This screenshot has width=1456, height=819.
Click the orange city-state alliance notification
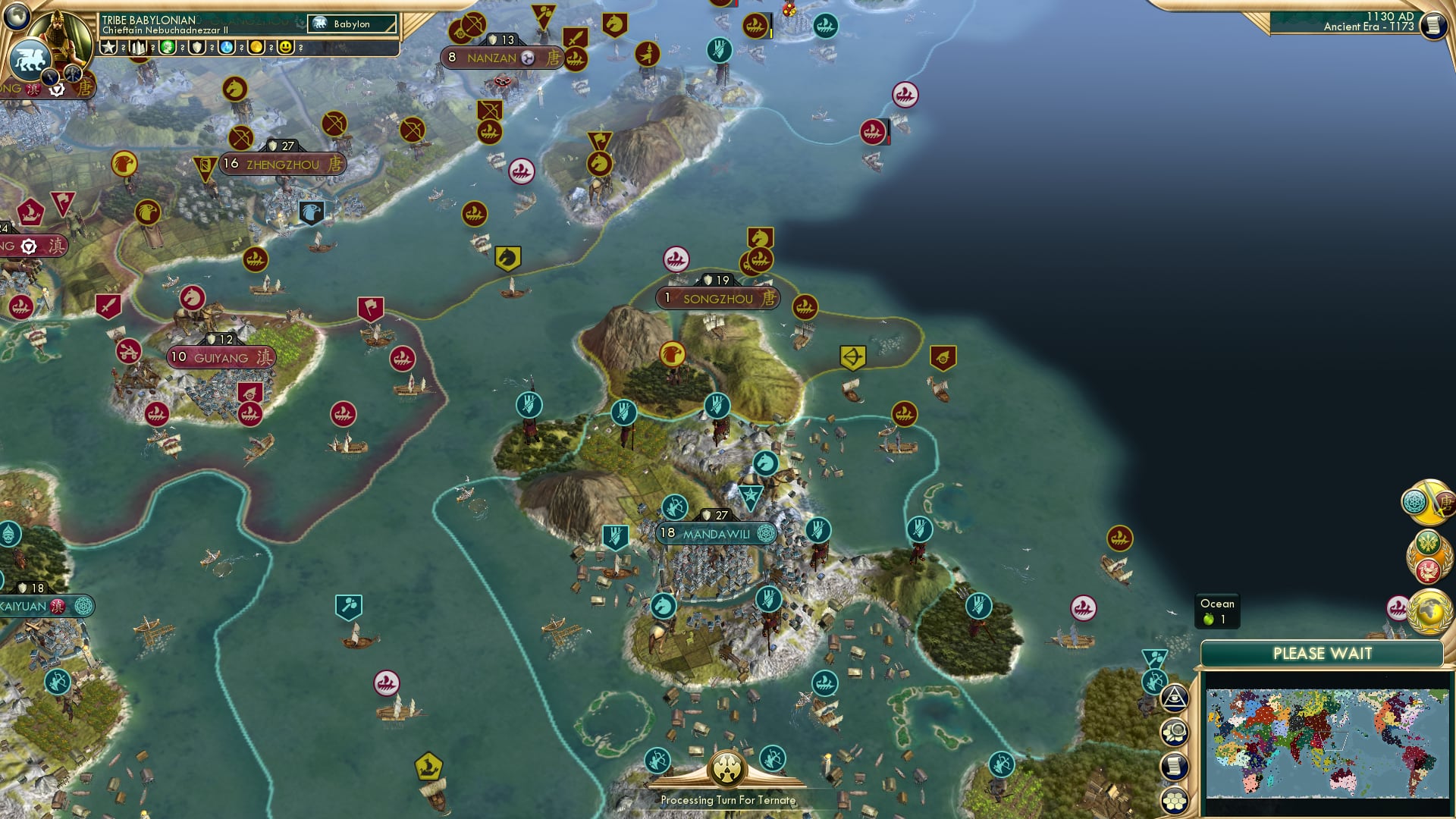pos(1429,555)
